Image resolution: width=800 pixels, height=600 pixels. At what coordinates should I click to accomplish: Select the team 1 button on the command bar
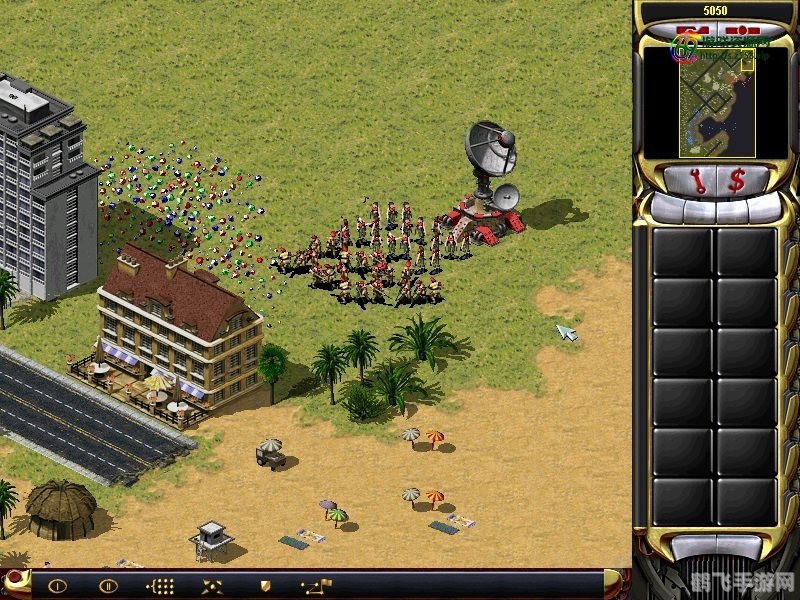coord(57,586)
